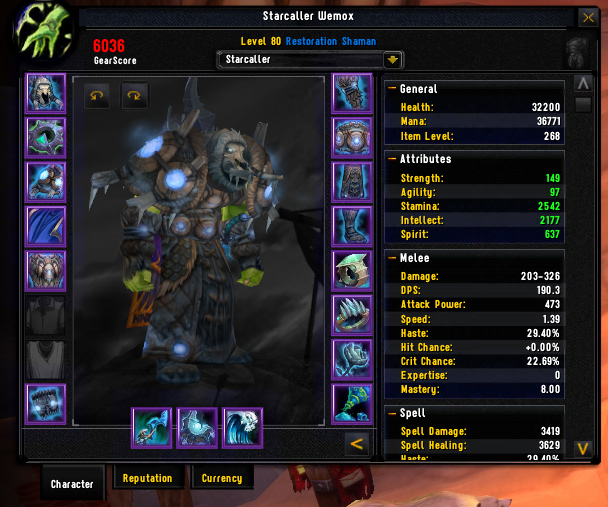Screen dimensions: 608x507
Task: Collapse the Attributes stats section
Action: pyautogui.click(x=391, y=159)
